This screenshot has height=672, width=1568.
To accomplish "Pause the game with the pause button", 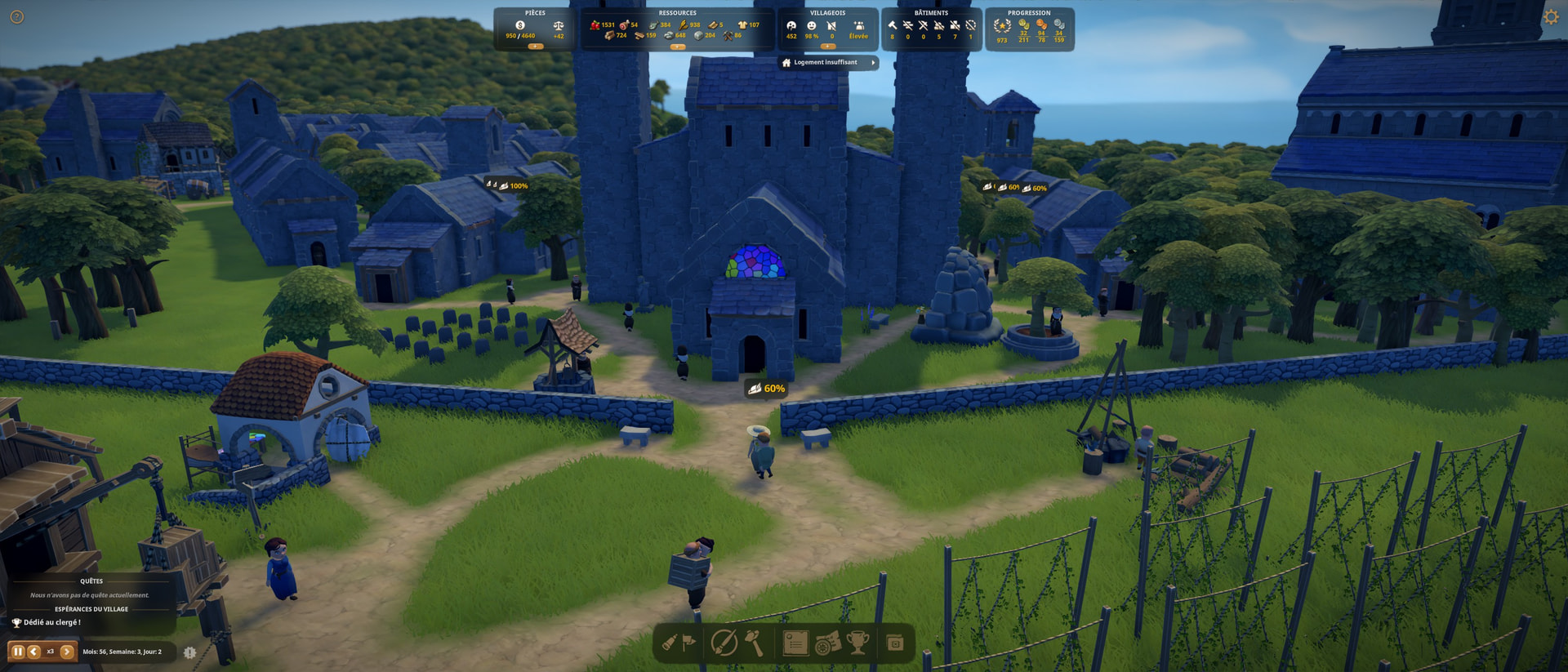I will (x=17, y=652).
